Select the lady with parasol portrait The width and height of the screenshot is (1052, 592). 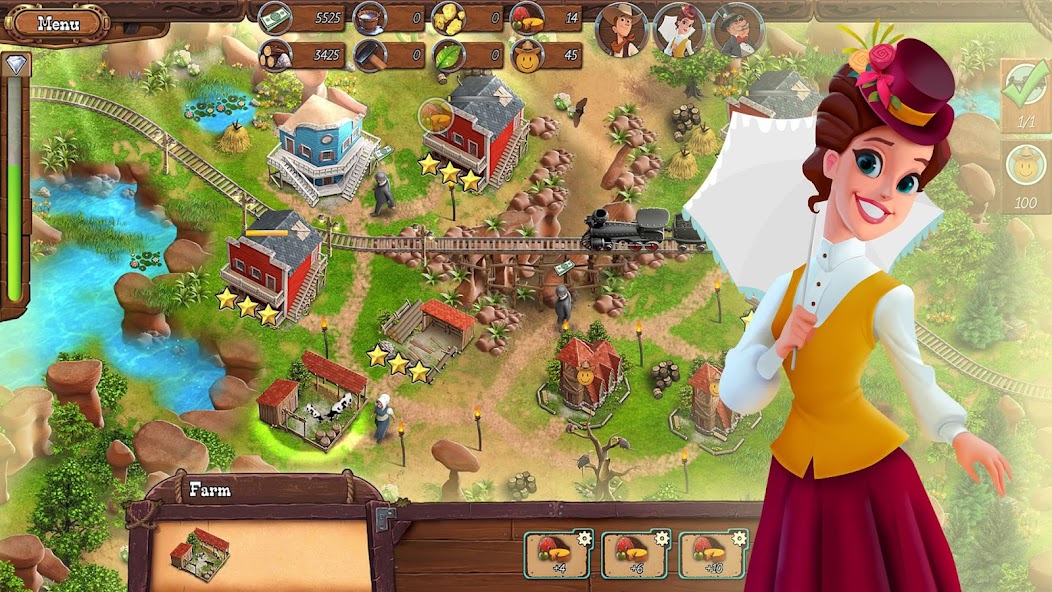(x=679, y=30)
